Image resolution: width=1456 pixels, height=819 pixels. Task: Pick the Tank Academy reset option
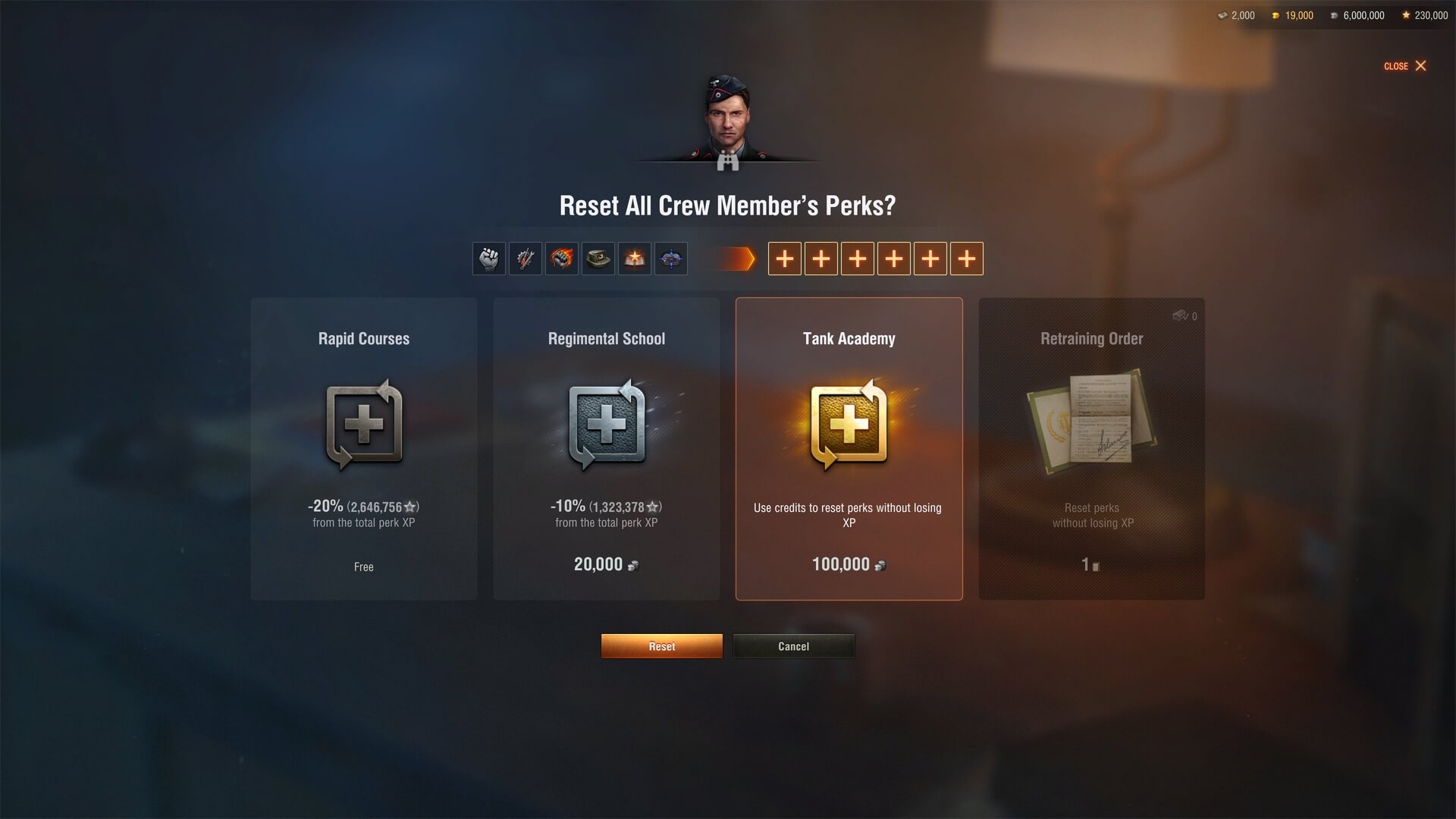tap(849, 449)
